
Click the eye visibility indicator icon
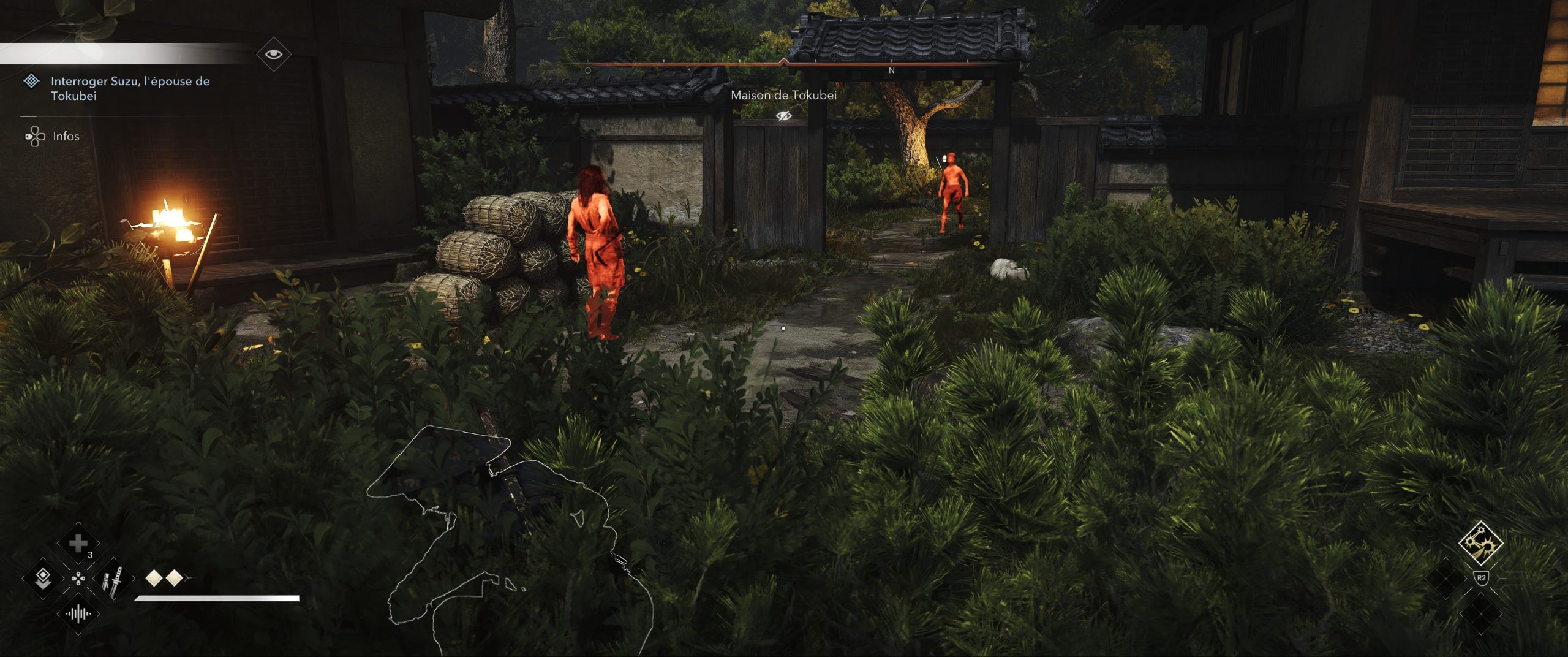click(x=273, y=55)
